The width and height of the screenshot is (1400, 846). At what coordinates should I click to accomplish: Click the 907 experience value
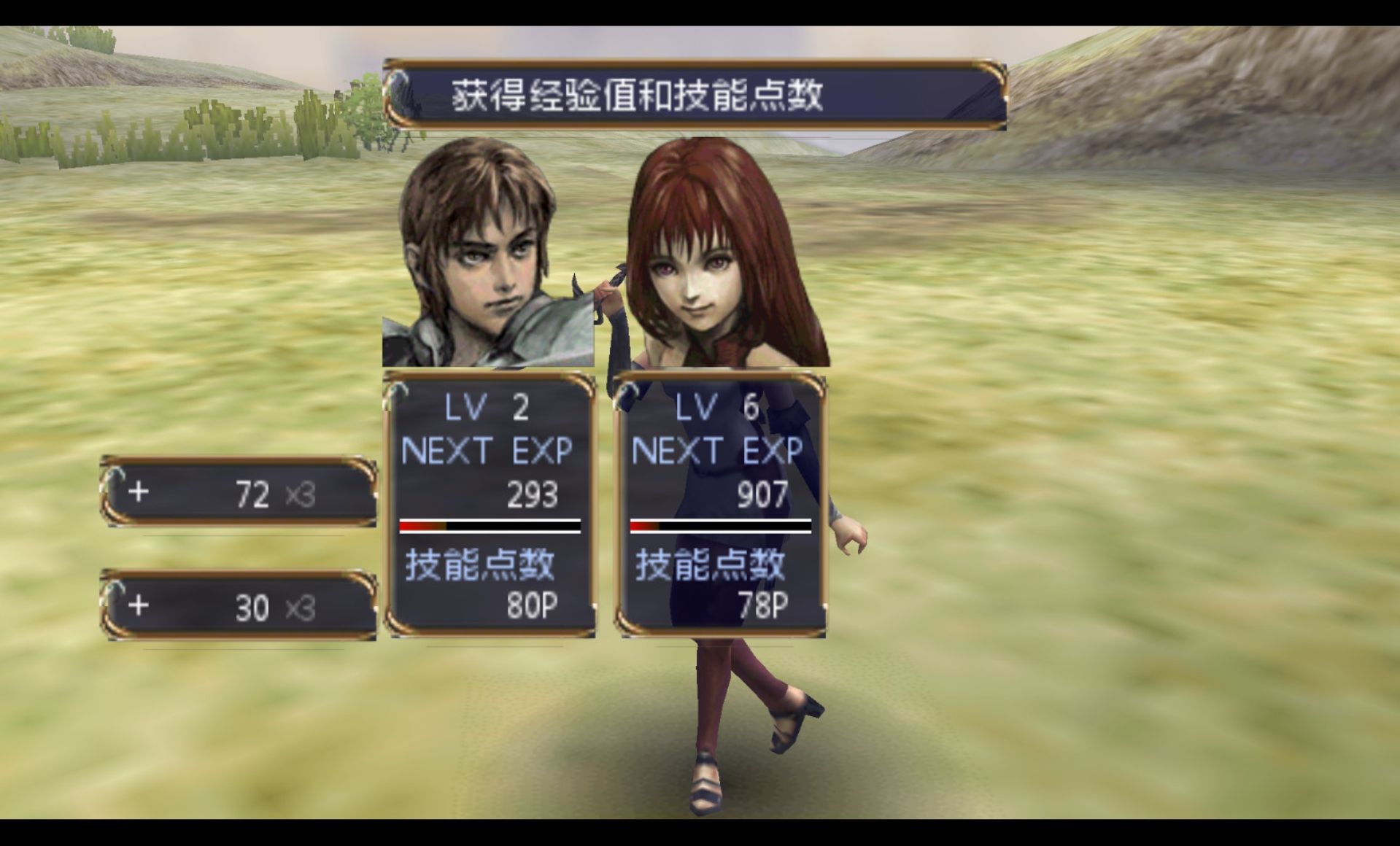tap(762, 494)
